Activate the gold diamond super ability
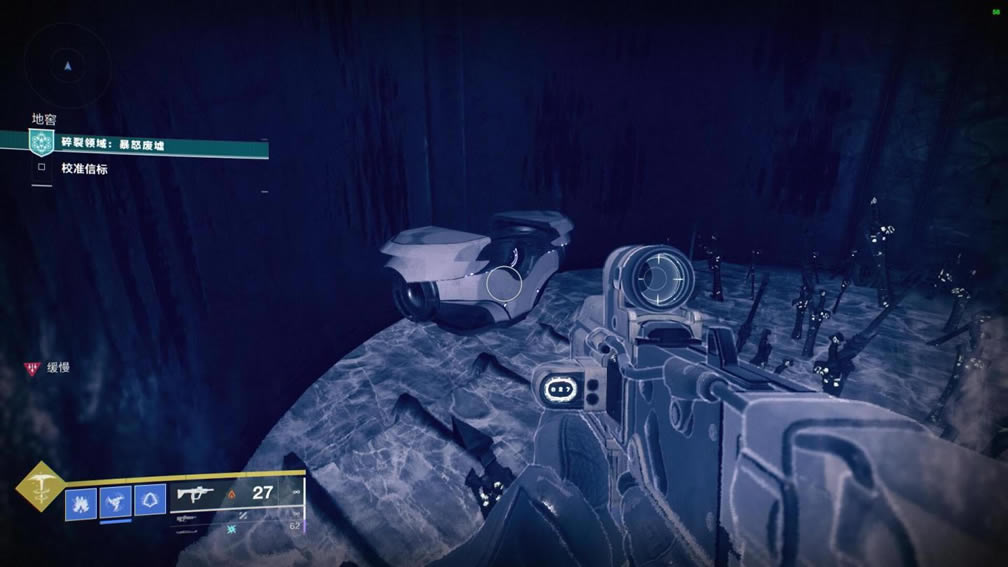This screenshot has height=567, width=1008. [x=39, y=488]
